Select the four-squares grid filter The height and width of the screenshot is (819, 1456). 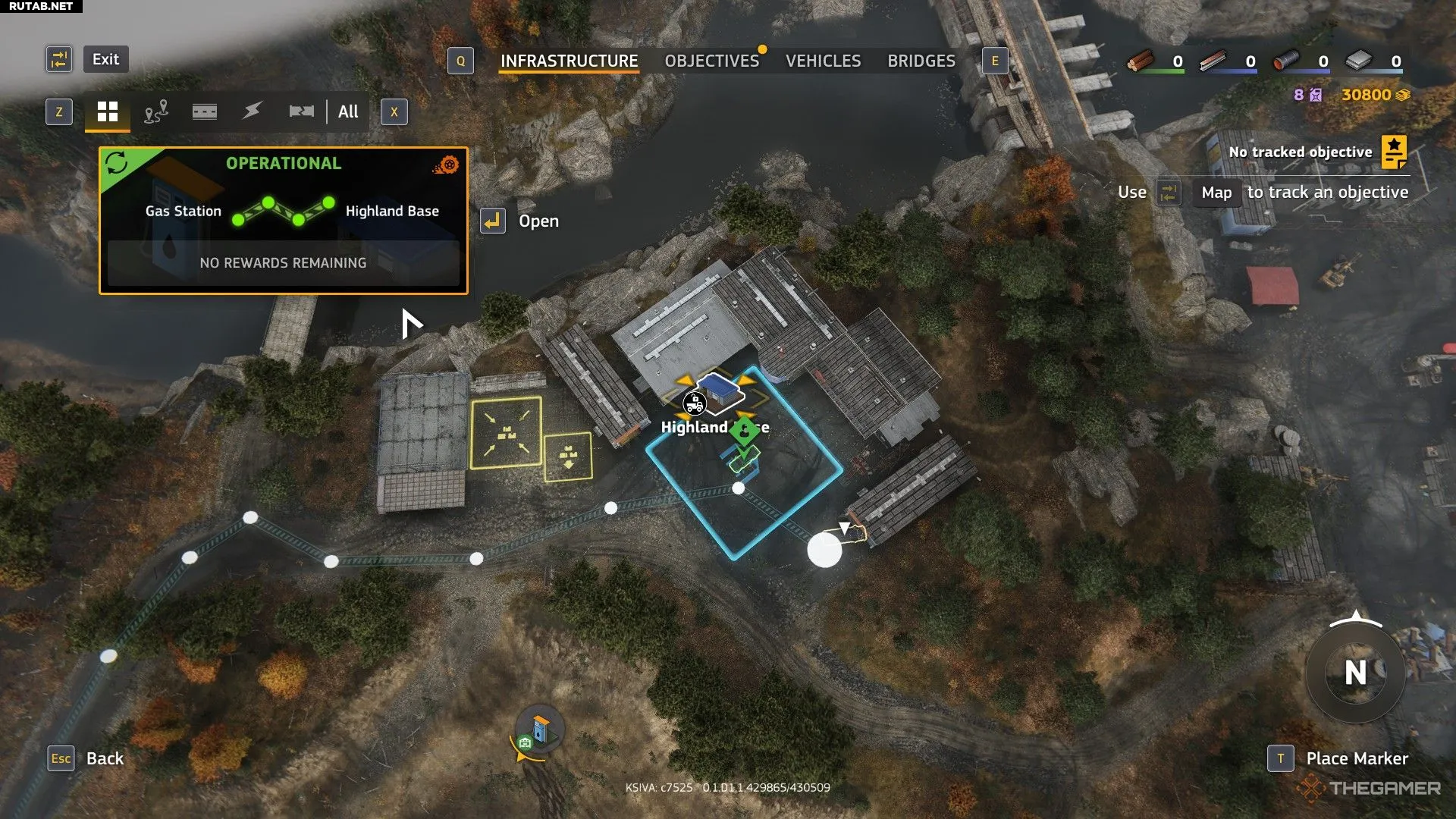click(108, 112)
